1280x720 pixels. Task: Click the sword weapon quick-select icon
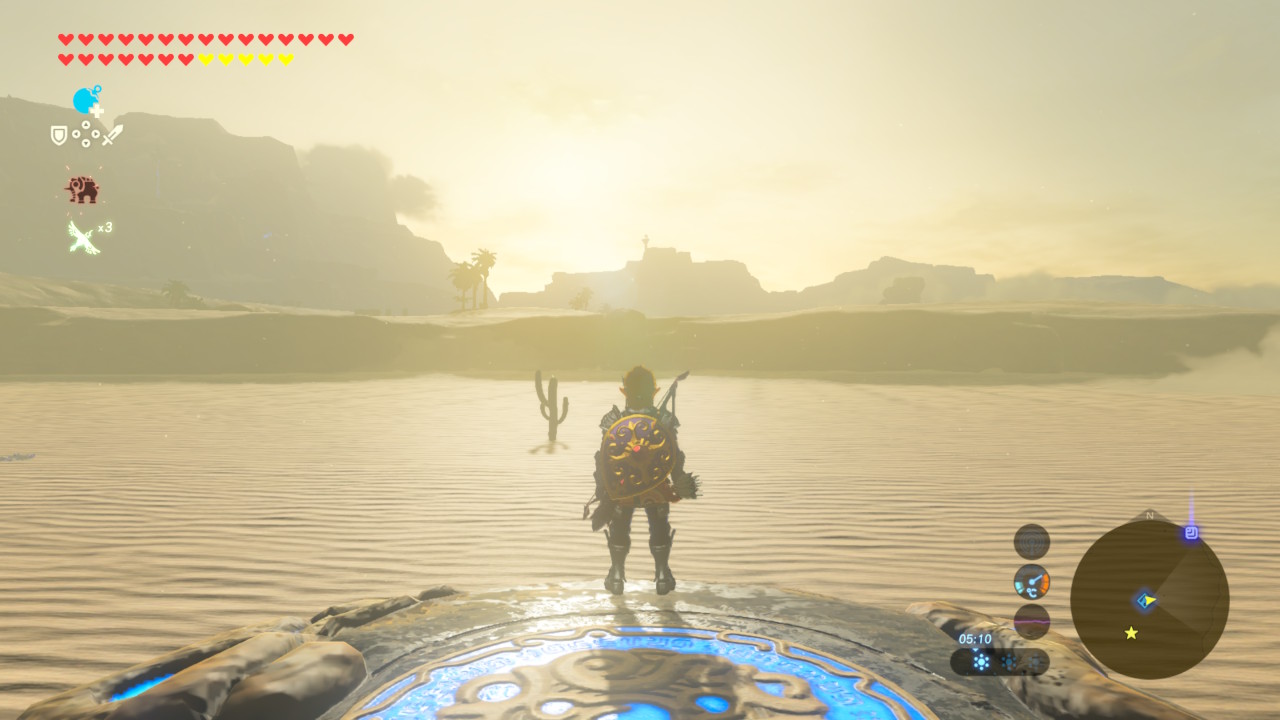(112, 135)
